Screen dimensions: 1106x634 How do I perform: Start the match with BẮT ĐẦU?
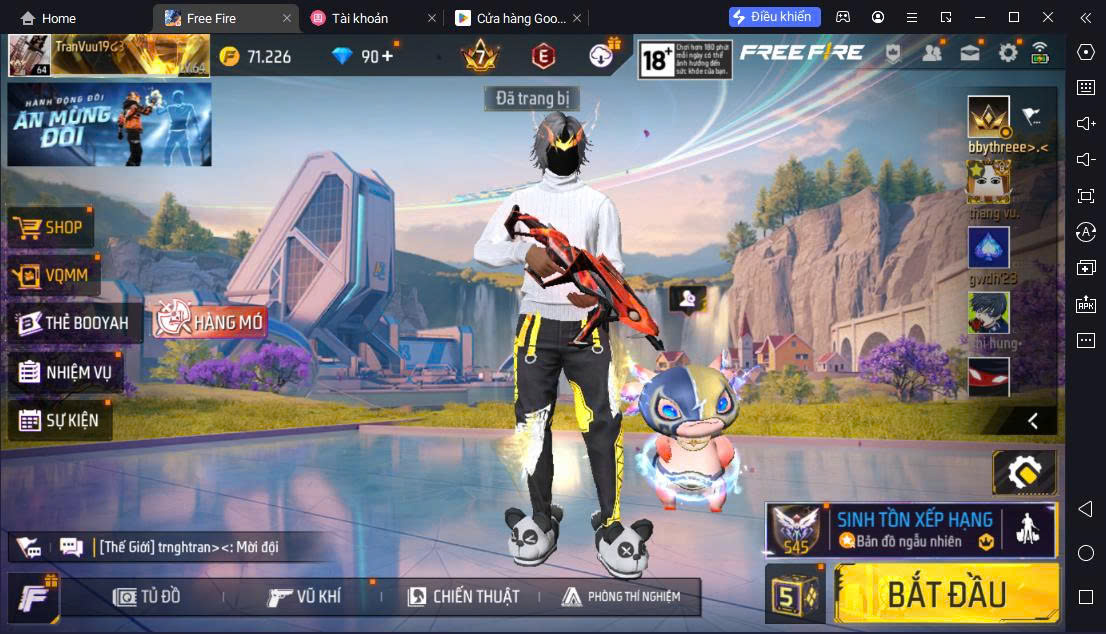click(946, 593)
